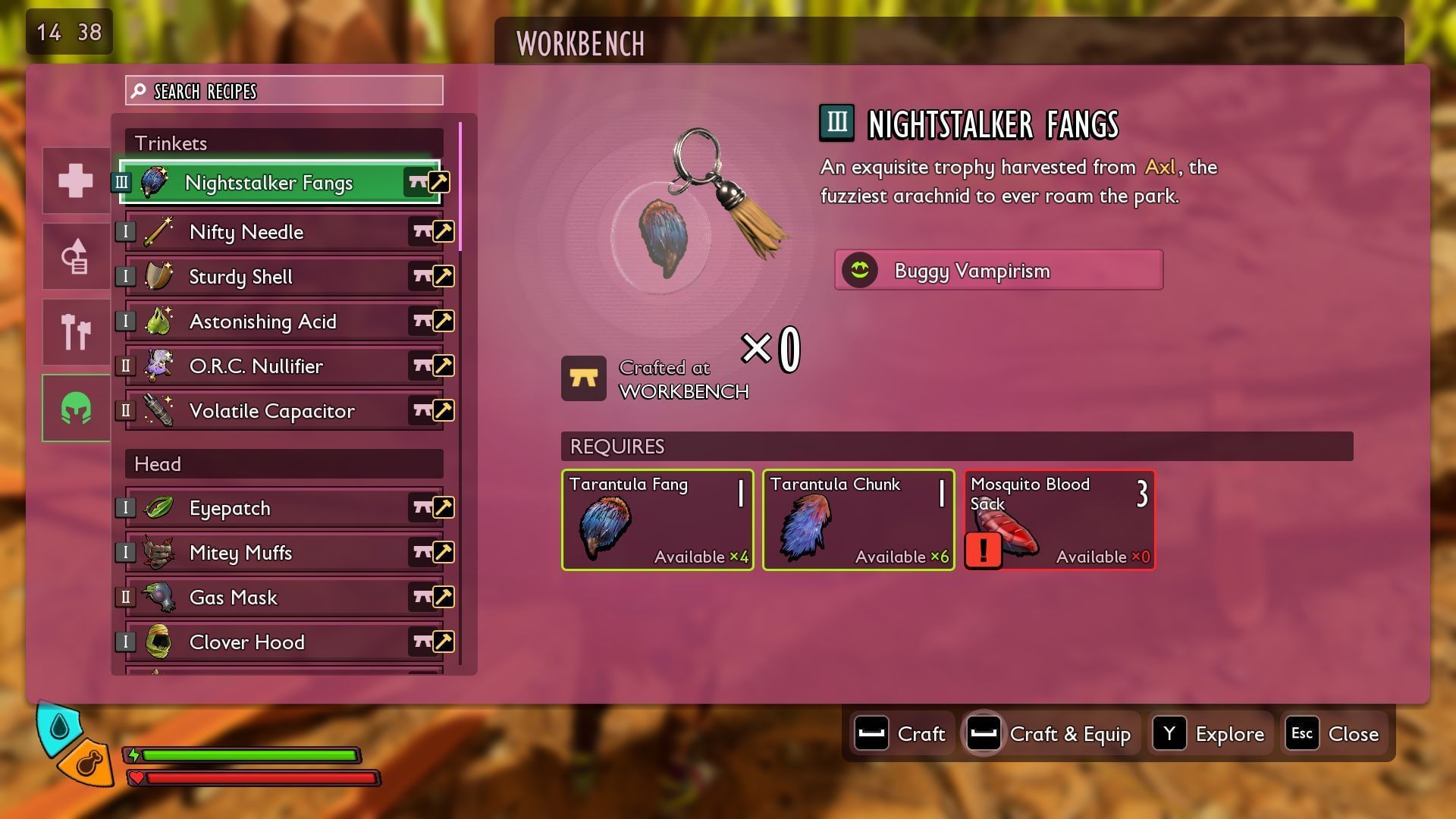Click the Tarantula Fang ingredient slot

[x=657, y=520]
